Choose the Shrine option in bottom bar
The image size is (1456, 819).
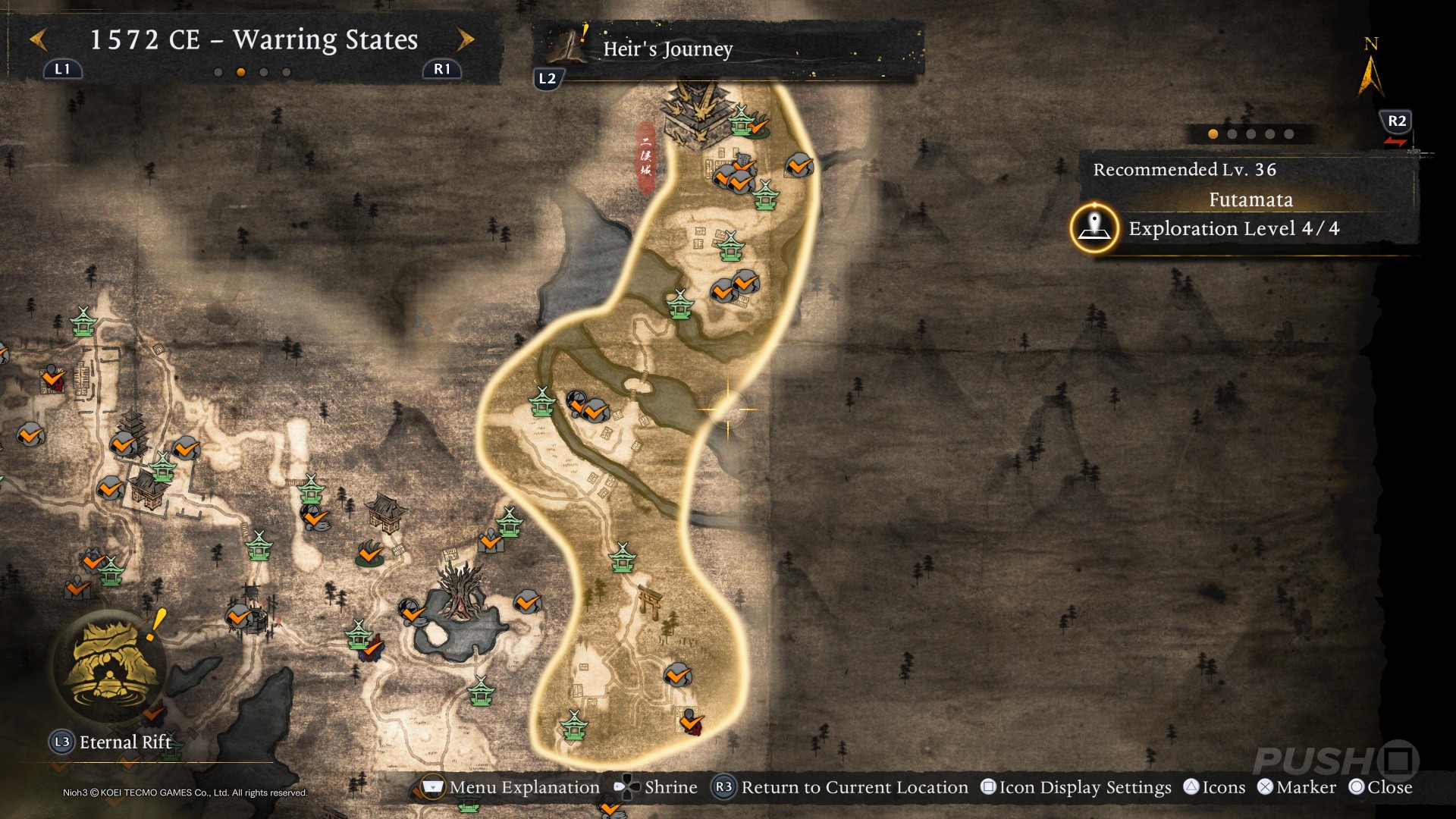click(x=657, y=787)
